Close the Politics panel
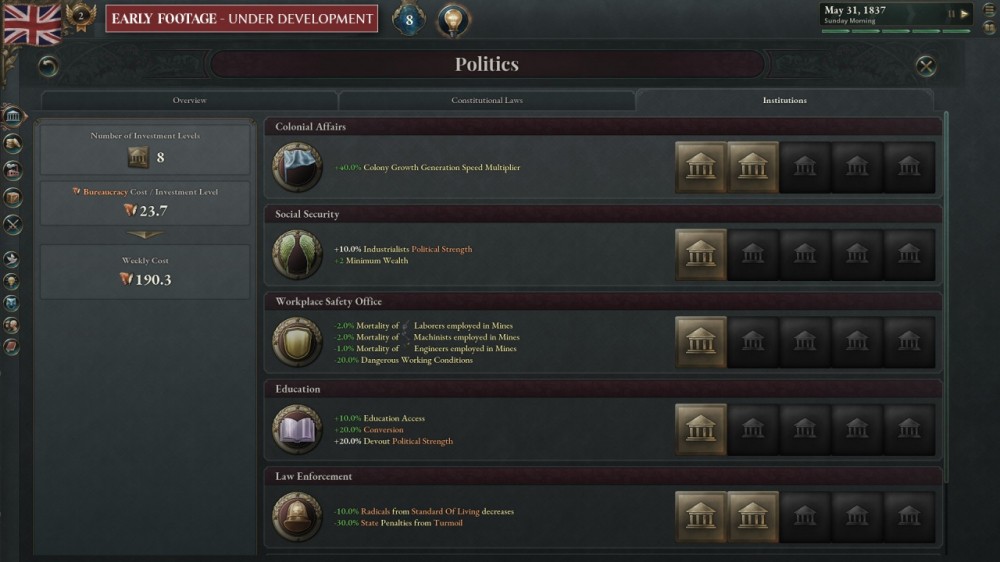Screen dimensions: 1000x562 coord(926,66)
